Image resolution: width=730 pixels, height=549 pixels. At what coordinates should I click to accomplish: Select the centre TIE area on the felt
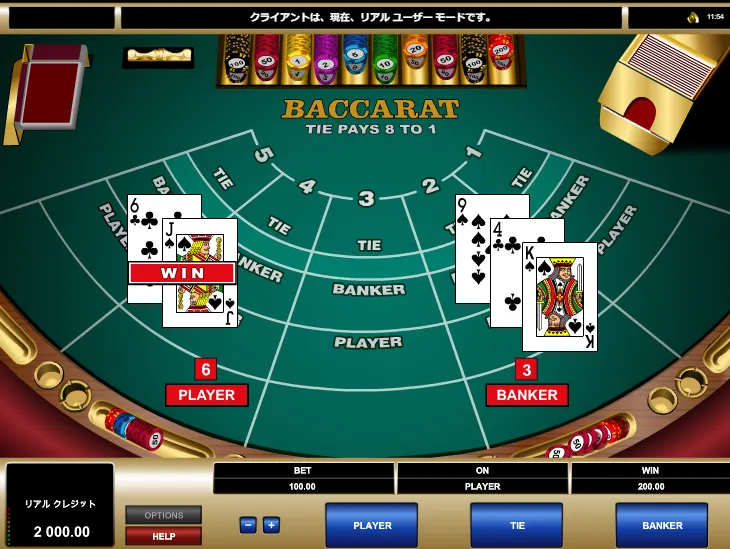click(369, 245)
